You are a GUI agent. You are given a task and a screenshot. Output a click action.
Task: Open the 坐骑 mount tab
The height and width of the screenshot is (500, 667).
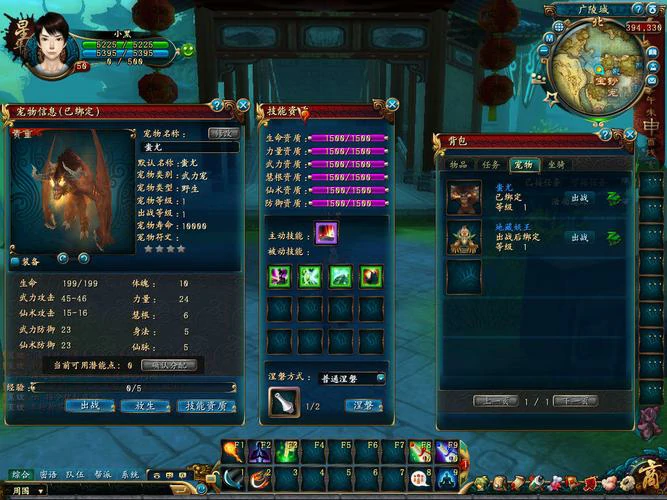(555, 164)
